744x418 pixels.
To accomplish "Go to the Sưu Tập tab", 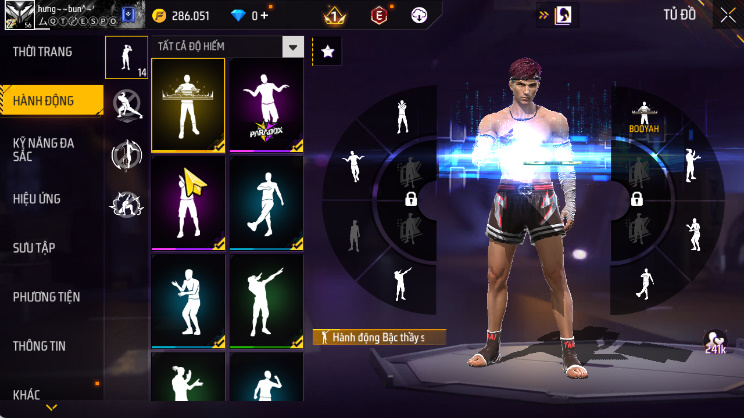I will coord(34,247).
